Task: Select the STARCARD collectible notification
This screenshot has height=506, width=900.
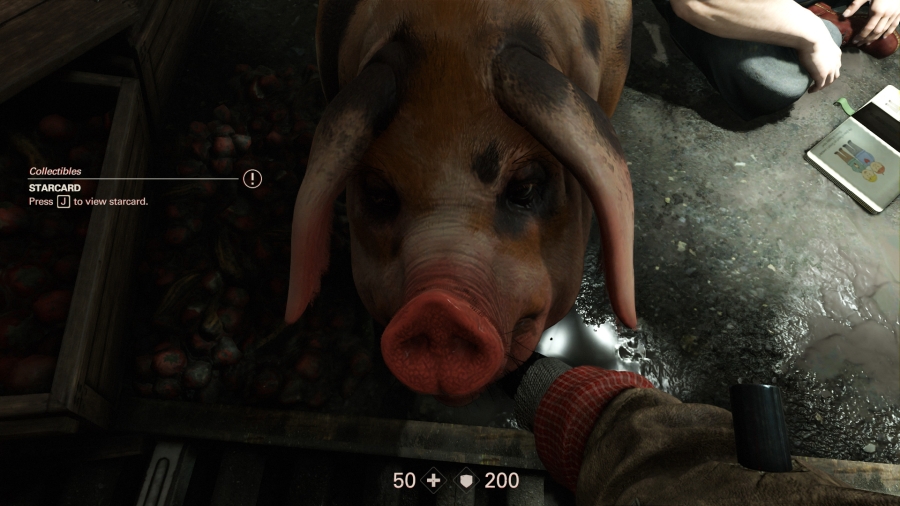Action: (x=55, y=187)
